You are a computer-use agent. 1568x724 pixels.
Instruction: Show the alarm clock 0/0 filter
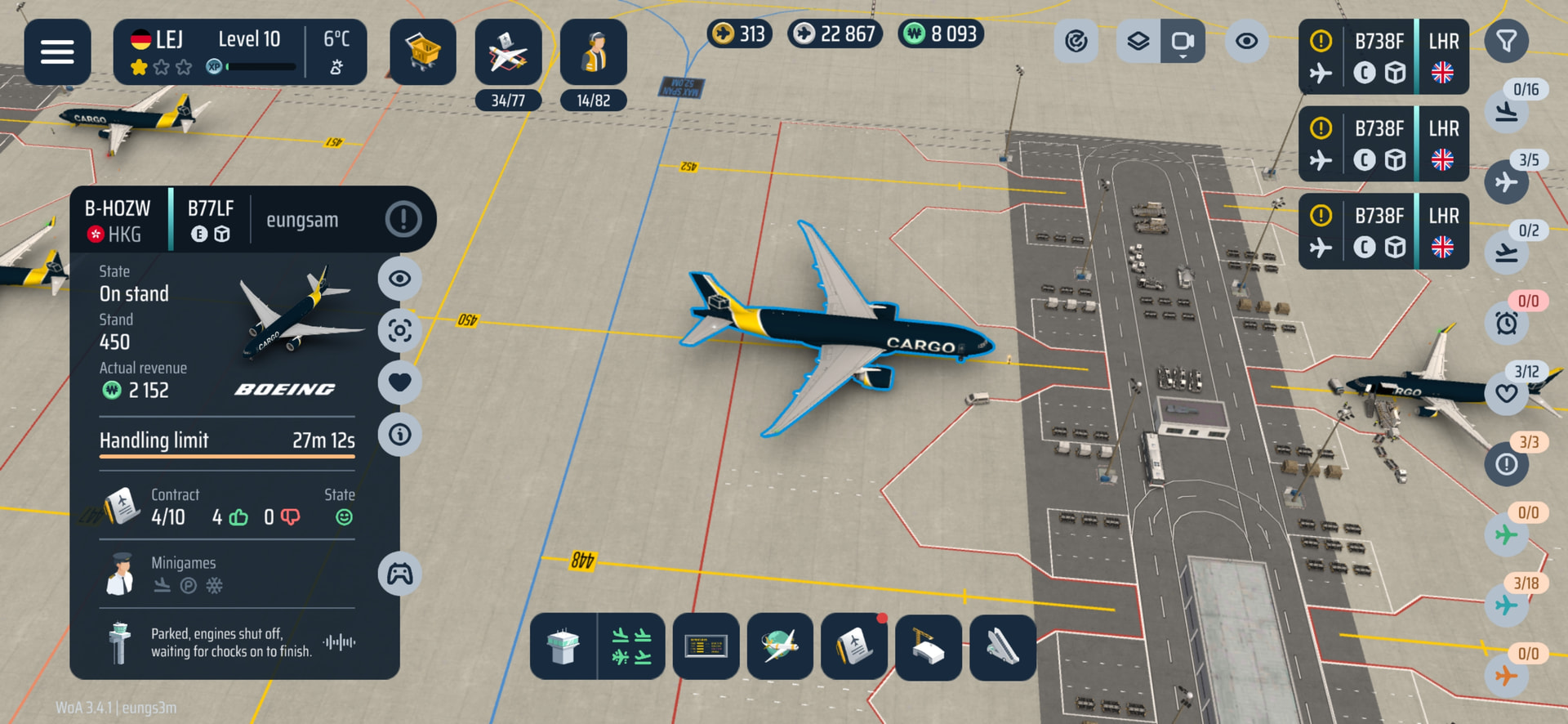[x=1507, y=323]
